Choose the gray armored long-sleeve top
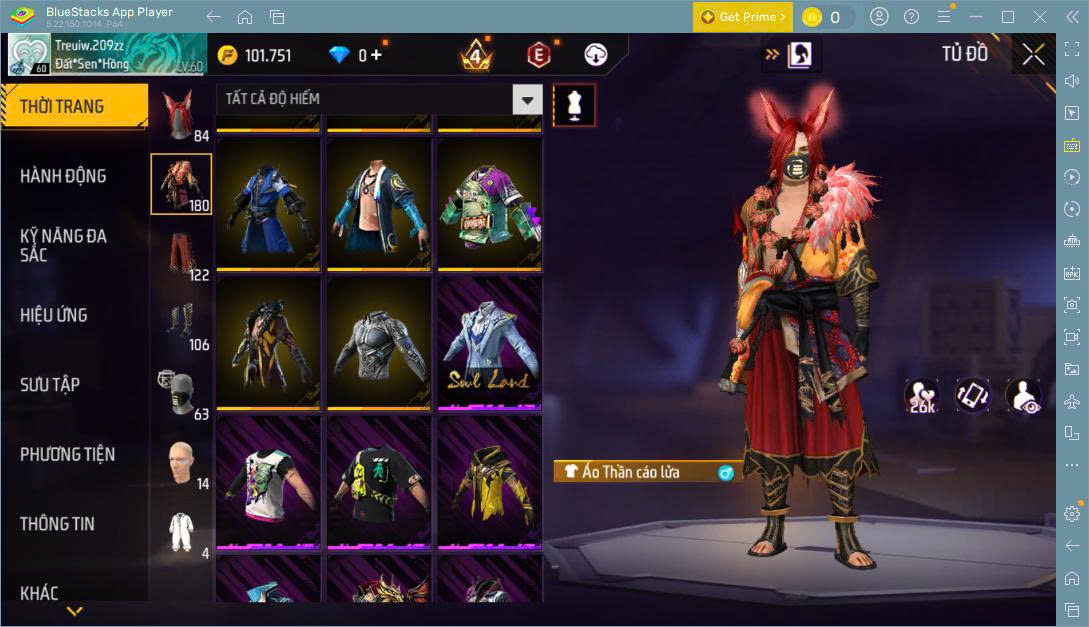This screenshot has width=1089, height=627. [x=379, y=343]
